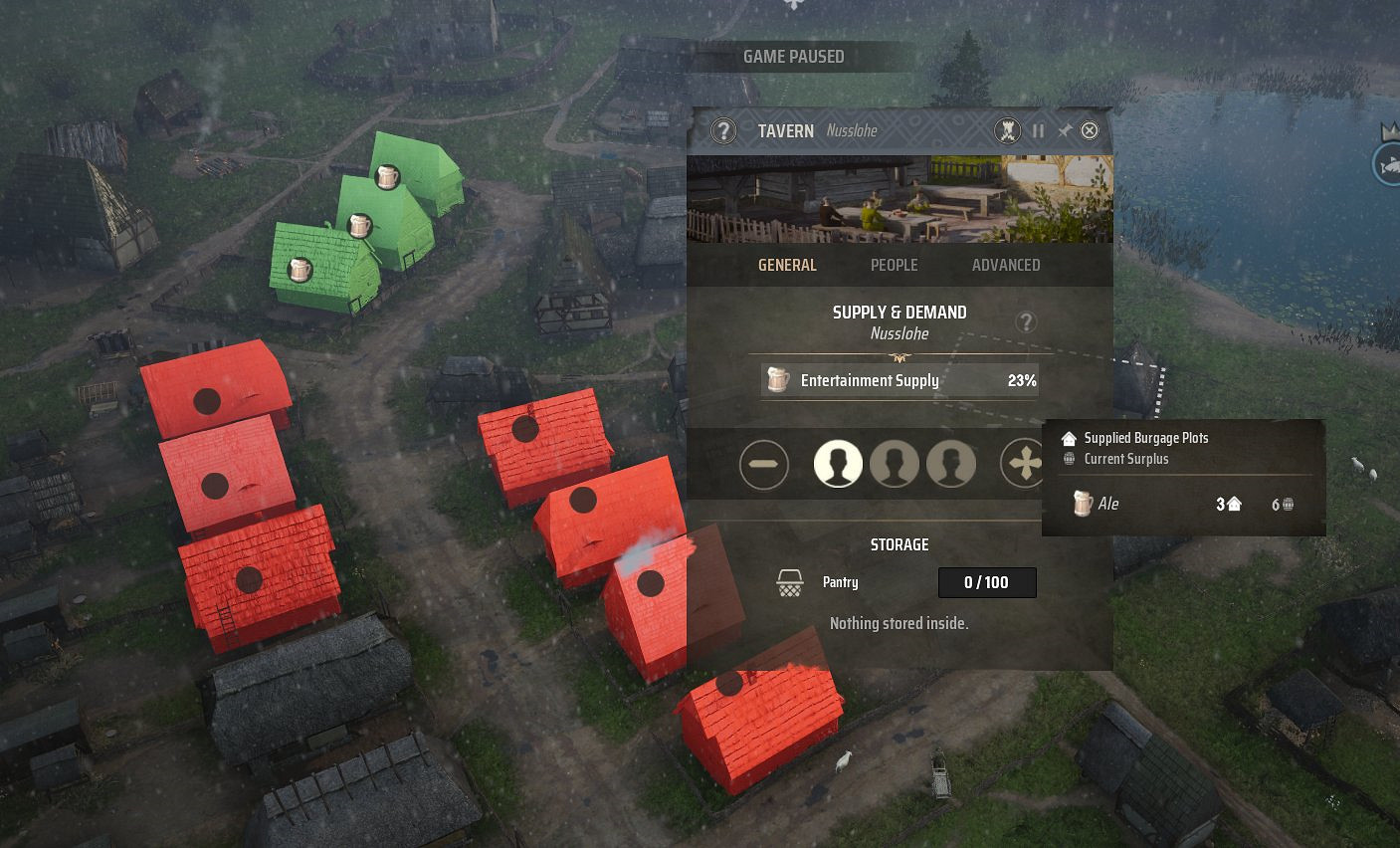The width and height of the screenshot is (1400, 848).
Task: Select the General tab
Action: (787, 265)
